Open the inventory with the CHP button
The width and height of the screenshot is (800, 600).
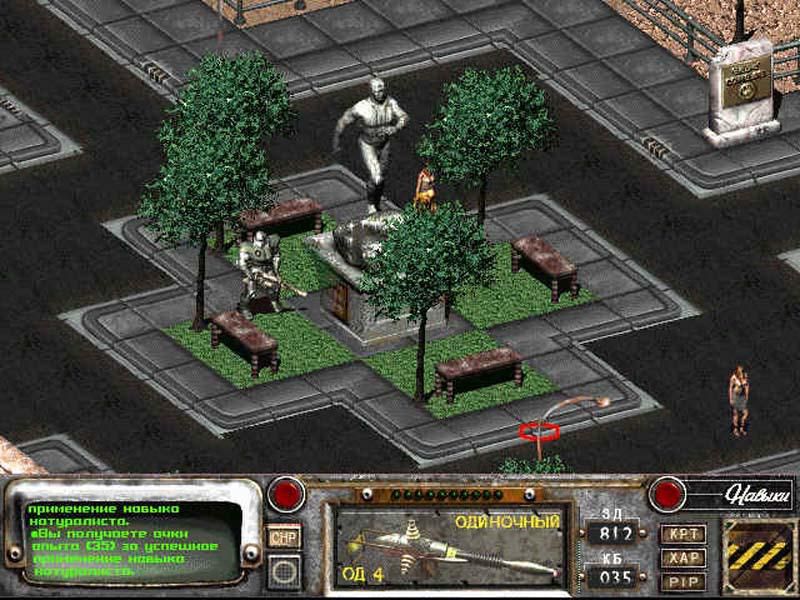[x=285, y=537]
